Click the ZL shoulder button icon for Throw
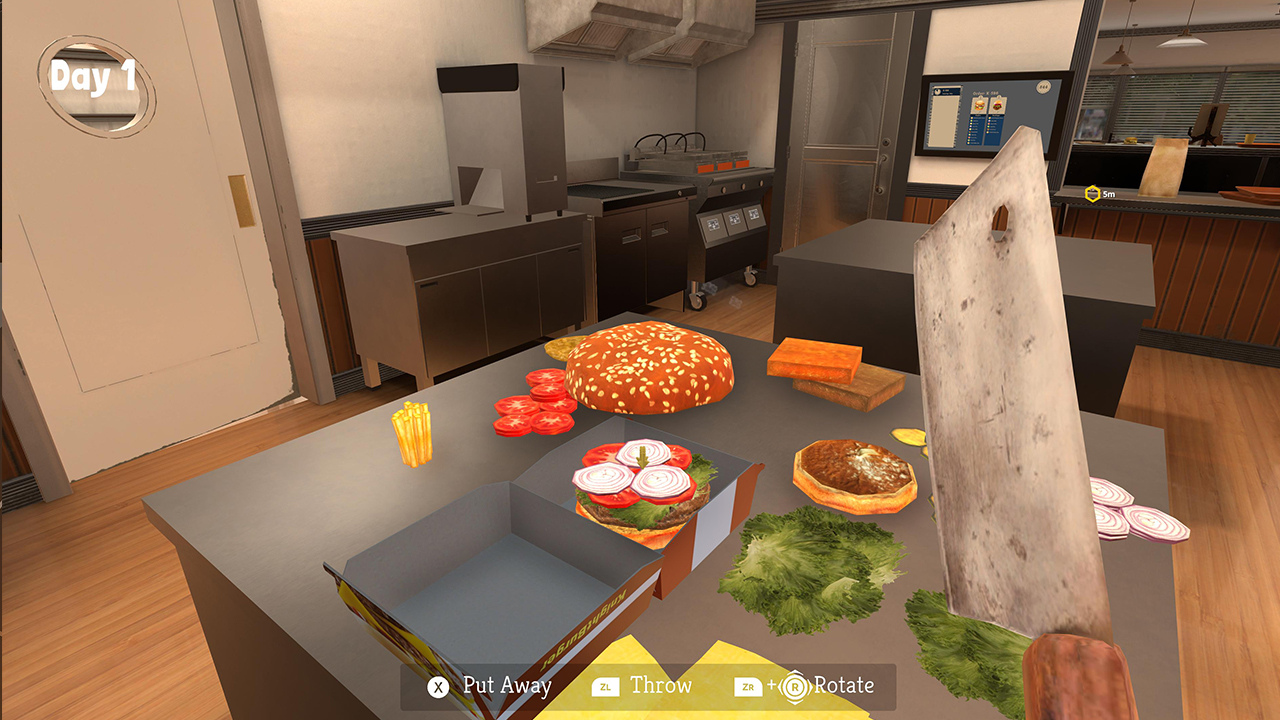1280x720 pixels. pos(604,687)
